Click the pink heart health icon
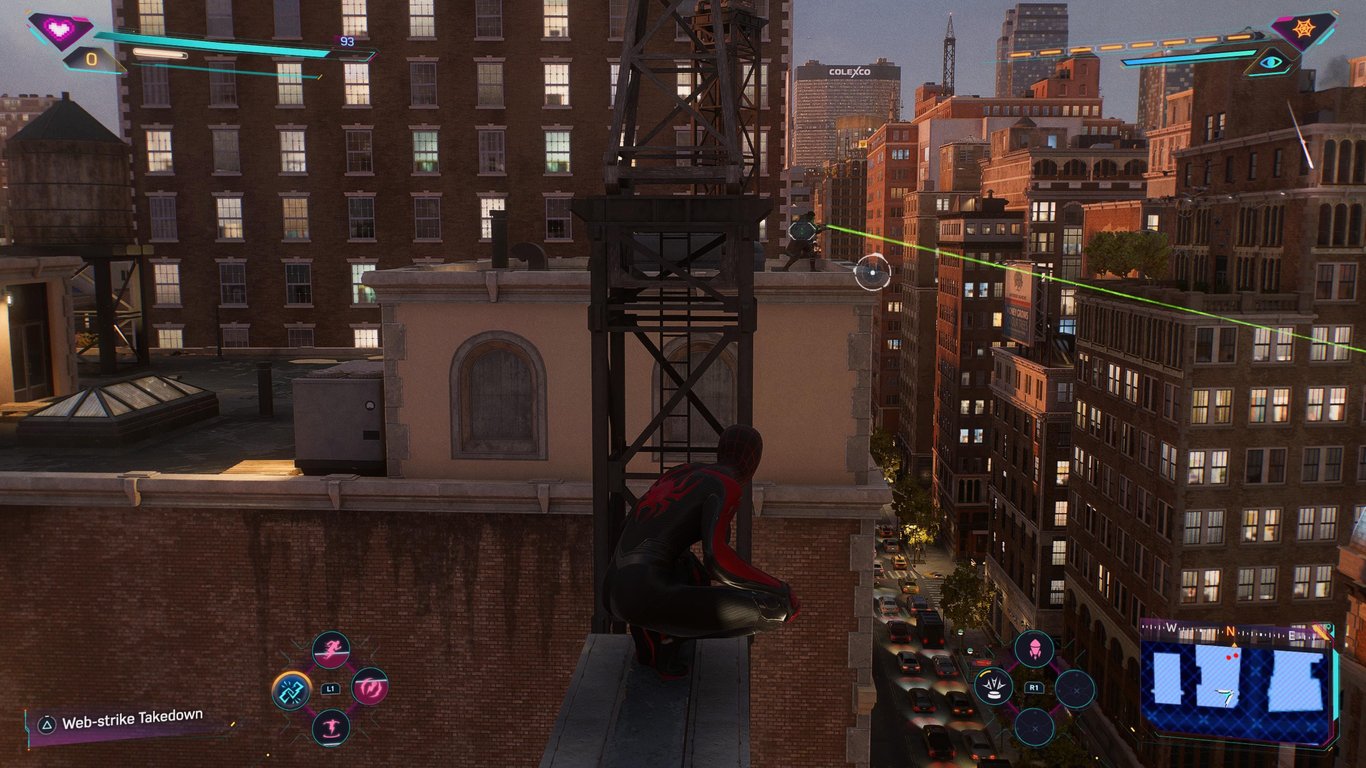 coord(58,30)
